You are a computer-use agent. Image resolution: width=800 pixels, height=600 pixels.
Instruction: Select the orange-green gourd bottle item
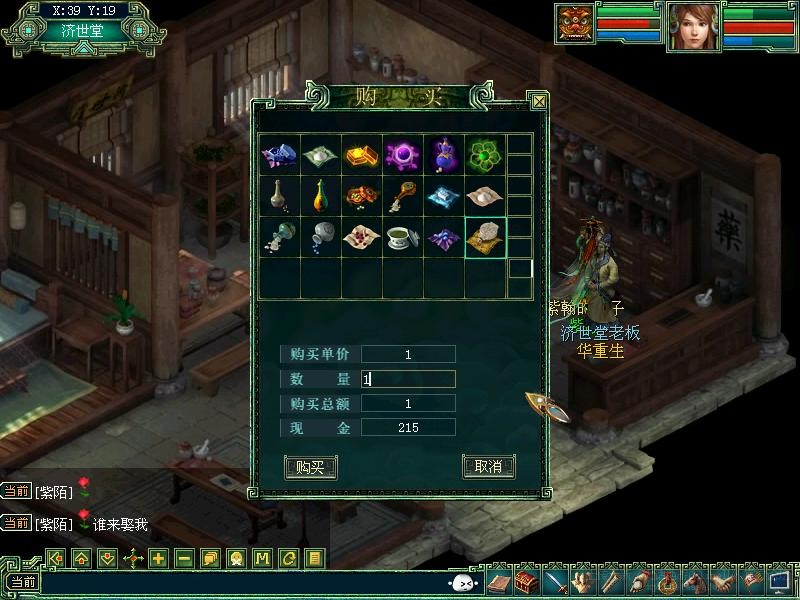320,196
